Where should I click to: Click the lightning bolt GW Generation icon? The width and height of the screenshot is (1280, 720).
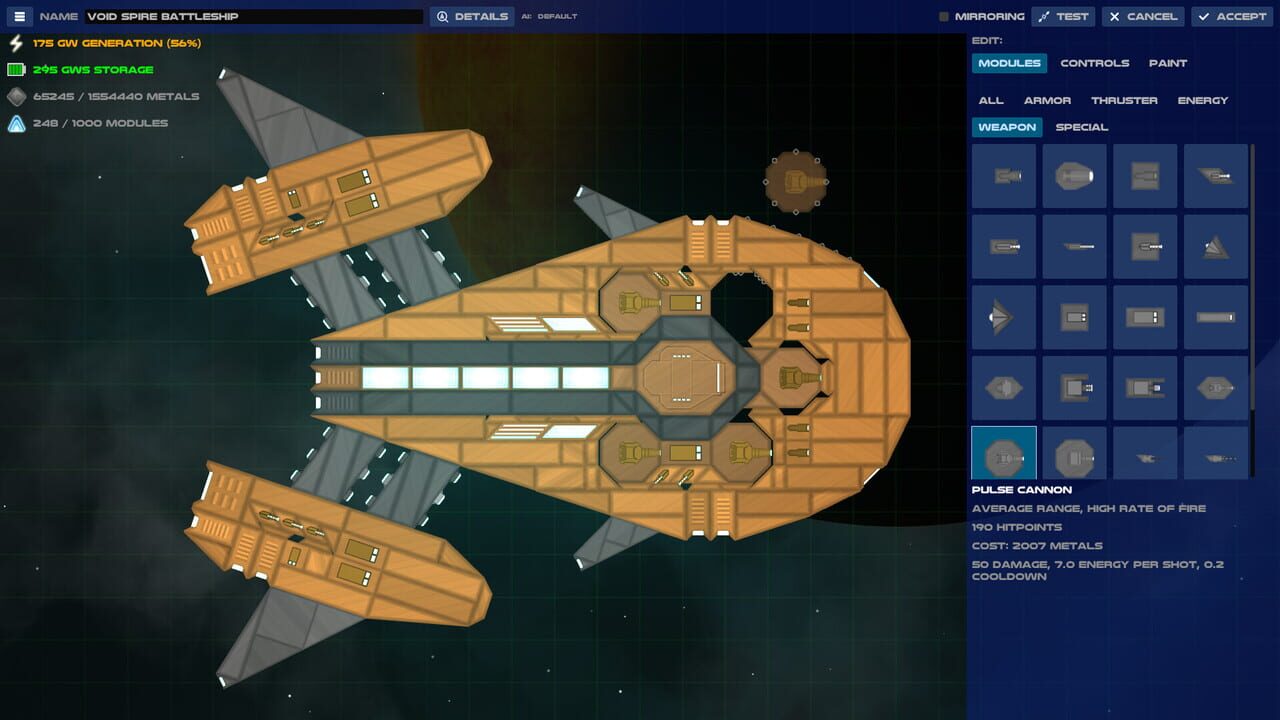tap(15, 43)
